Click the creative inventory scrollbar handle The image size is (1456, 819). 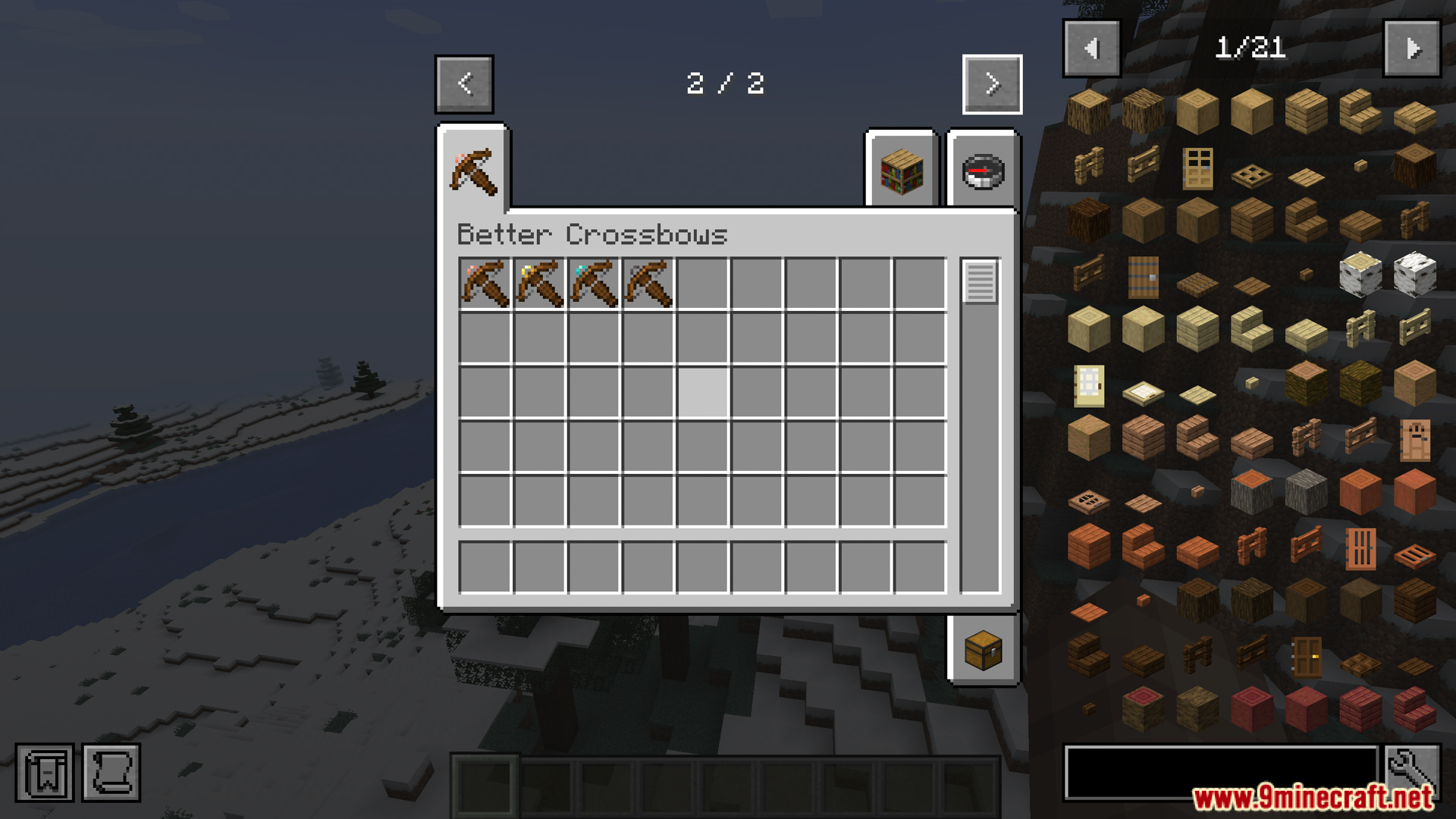point(980,281)
